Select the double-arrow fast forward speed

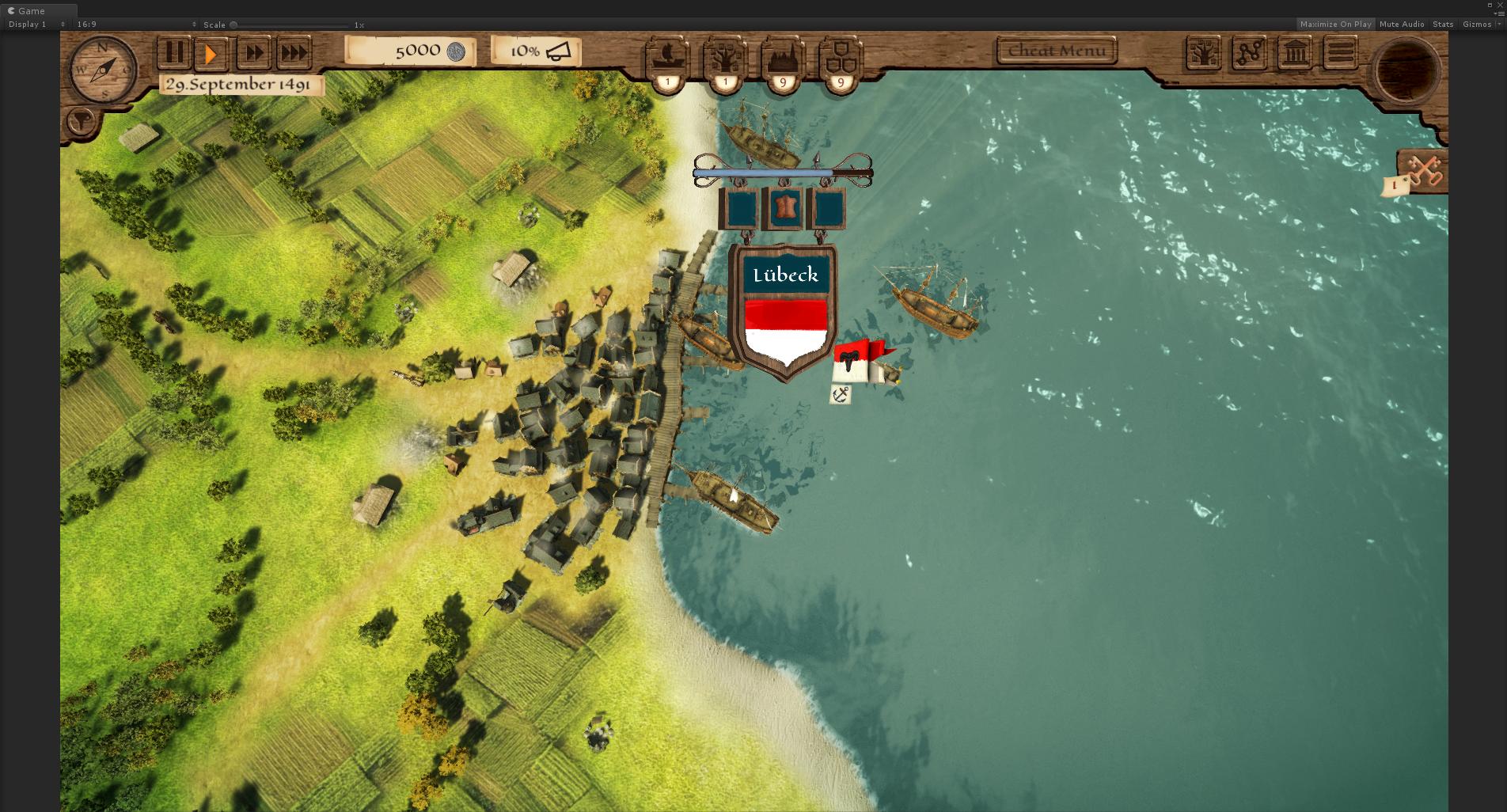tap(254, 53)
